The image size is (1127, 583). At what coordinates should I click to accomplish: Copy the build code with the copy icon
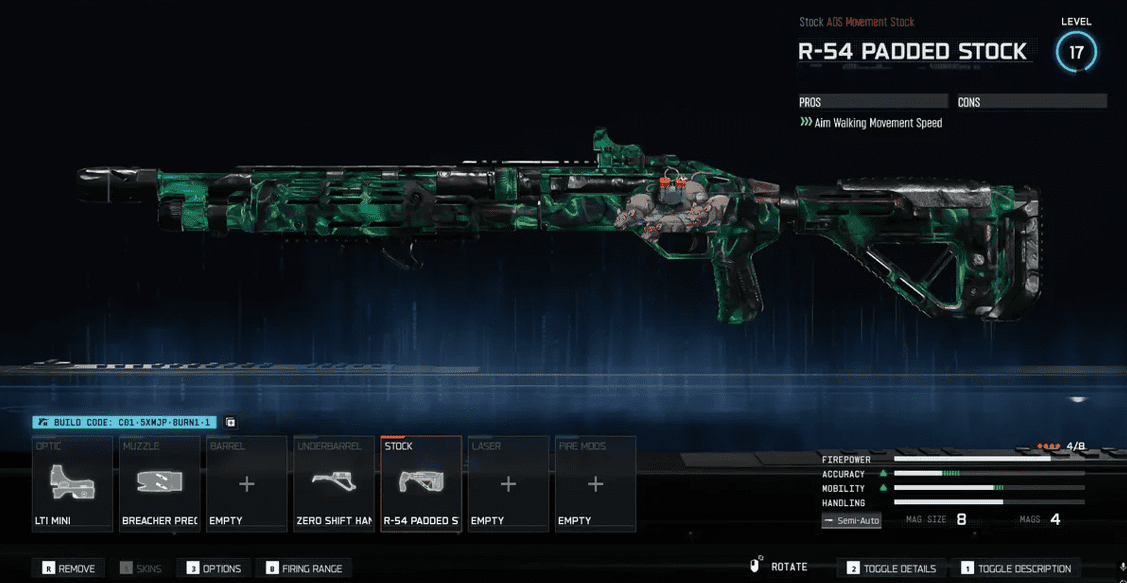(230, 423)
